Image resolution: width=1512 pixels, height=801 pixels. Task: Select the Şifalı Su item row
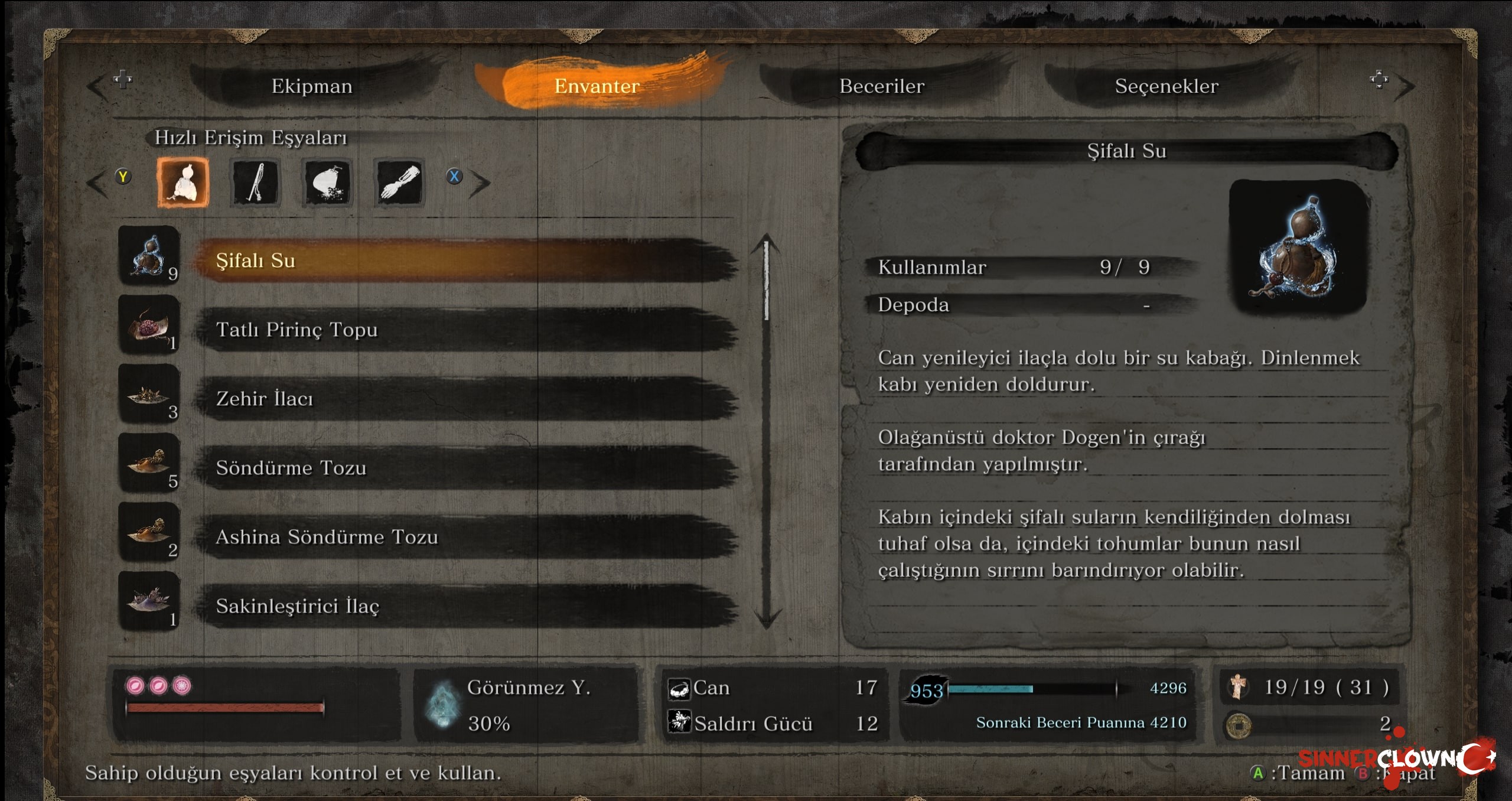tap(467, 261)
